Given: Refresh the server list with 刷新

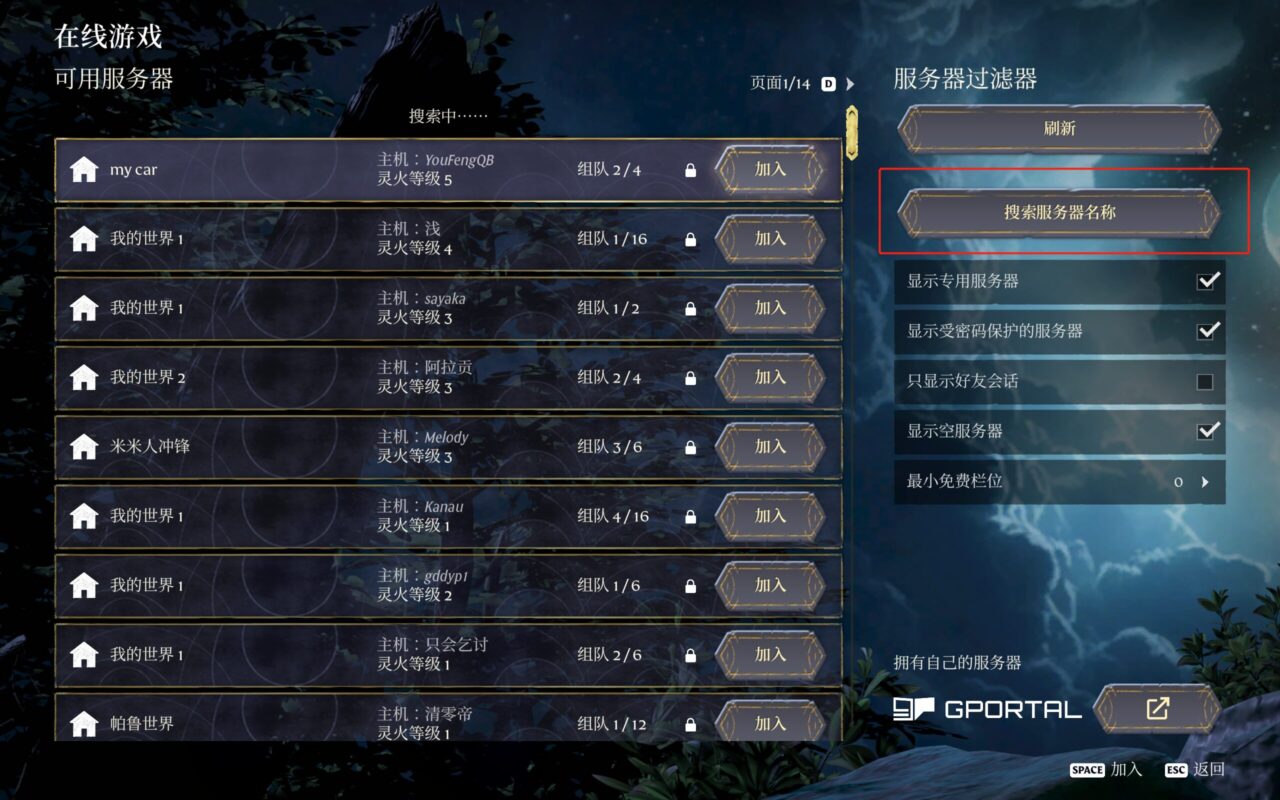Looking at the screenshot, I should point(1059,129).
